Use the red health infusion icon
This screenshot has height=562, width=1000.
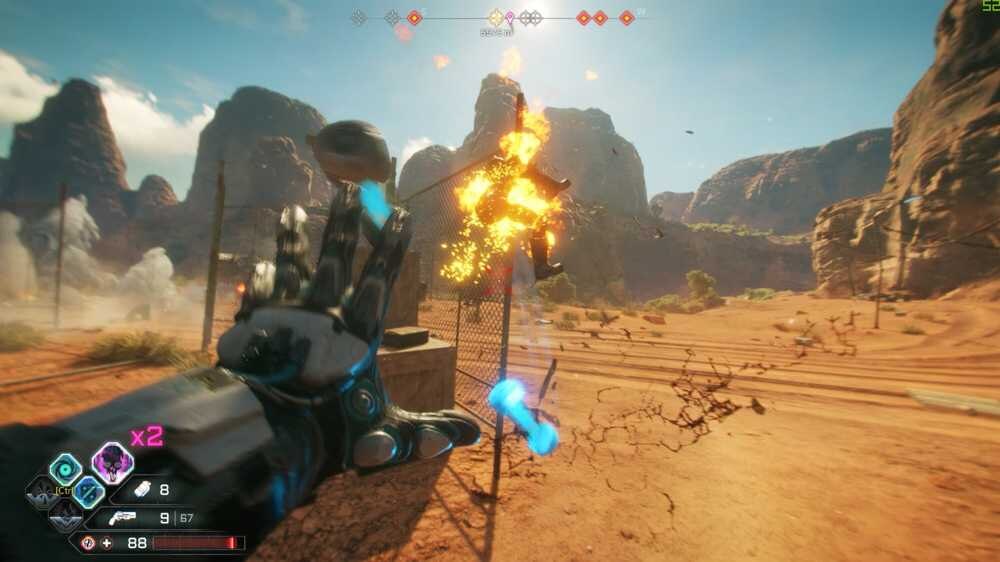click(88, 543)
